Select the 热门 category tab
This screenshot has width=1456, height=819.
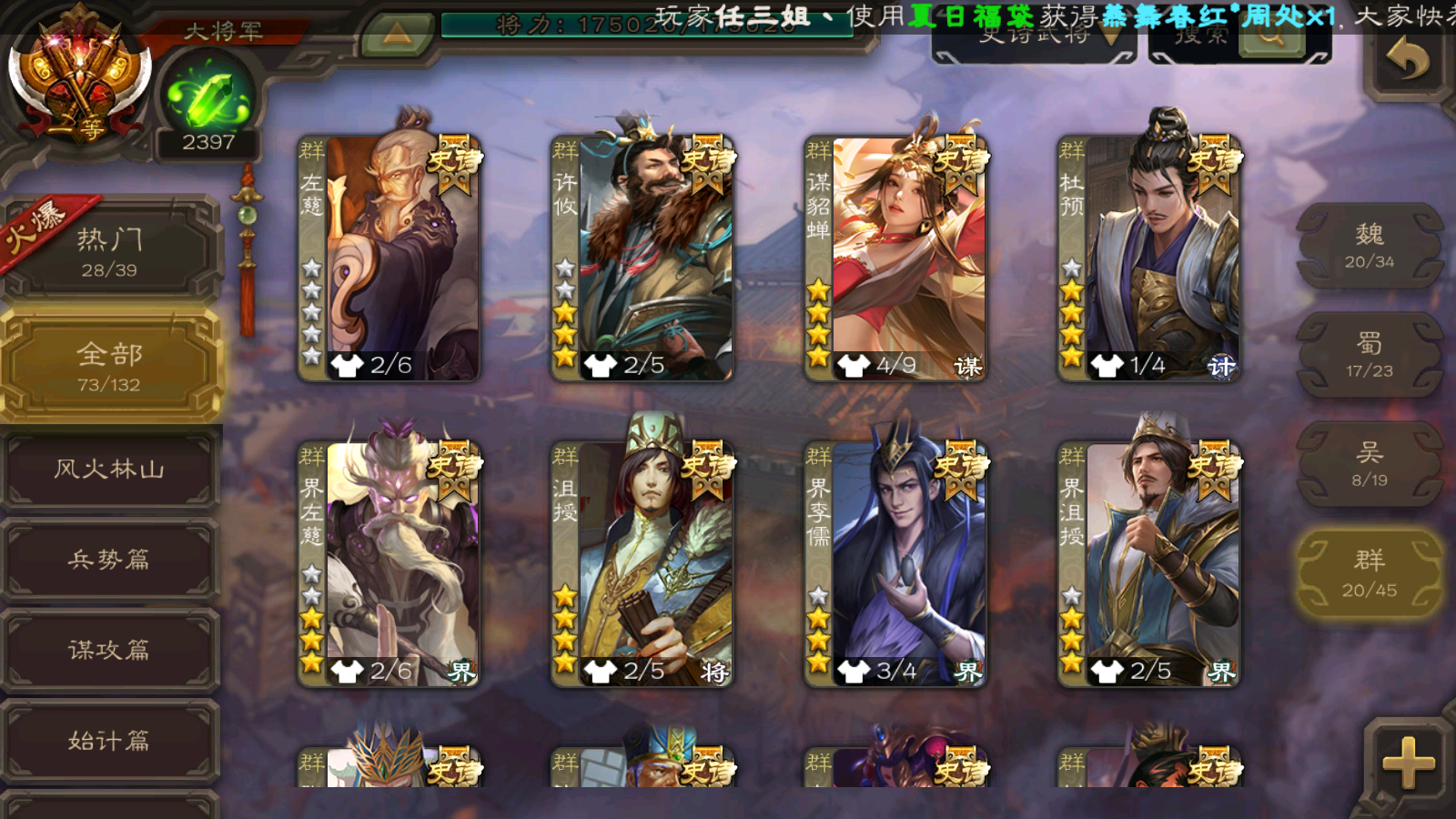[x=109, y=251]
